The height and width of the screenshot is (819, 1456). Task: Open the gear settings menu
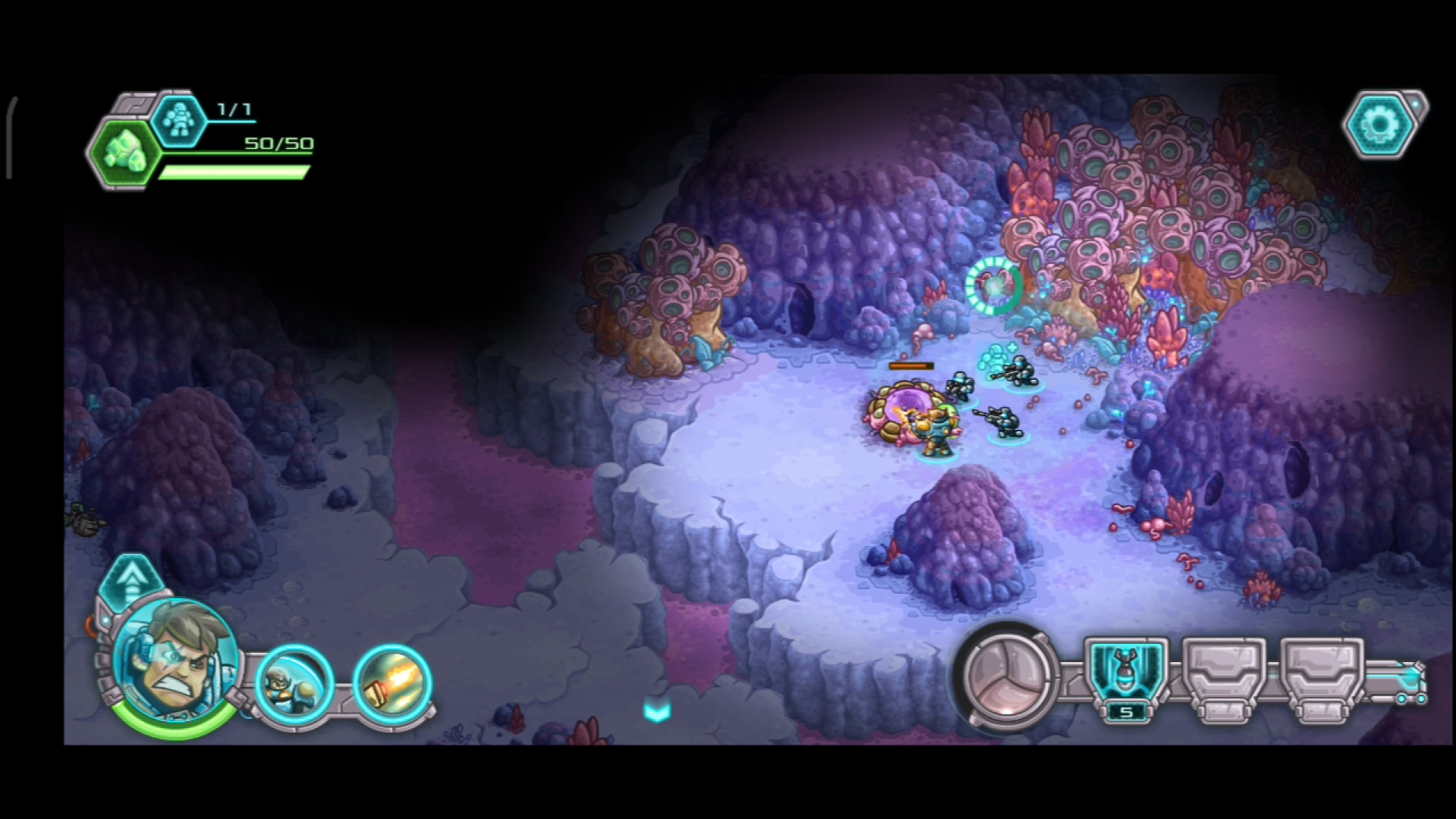pyautogui.click(x=1381, y=124)
